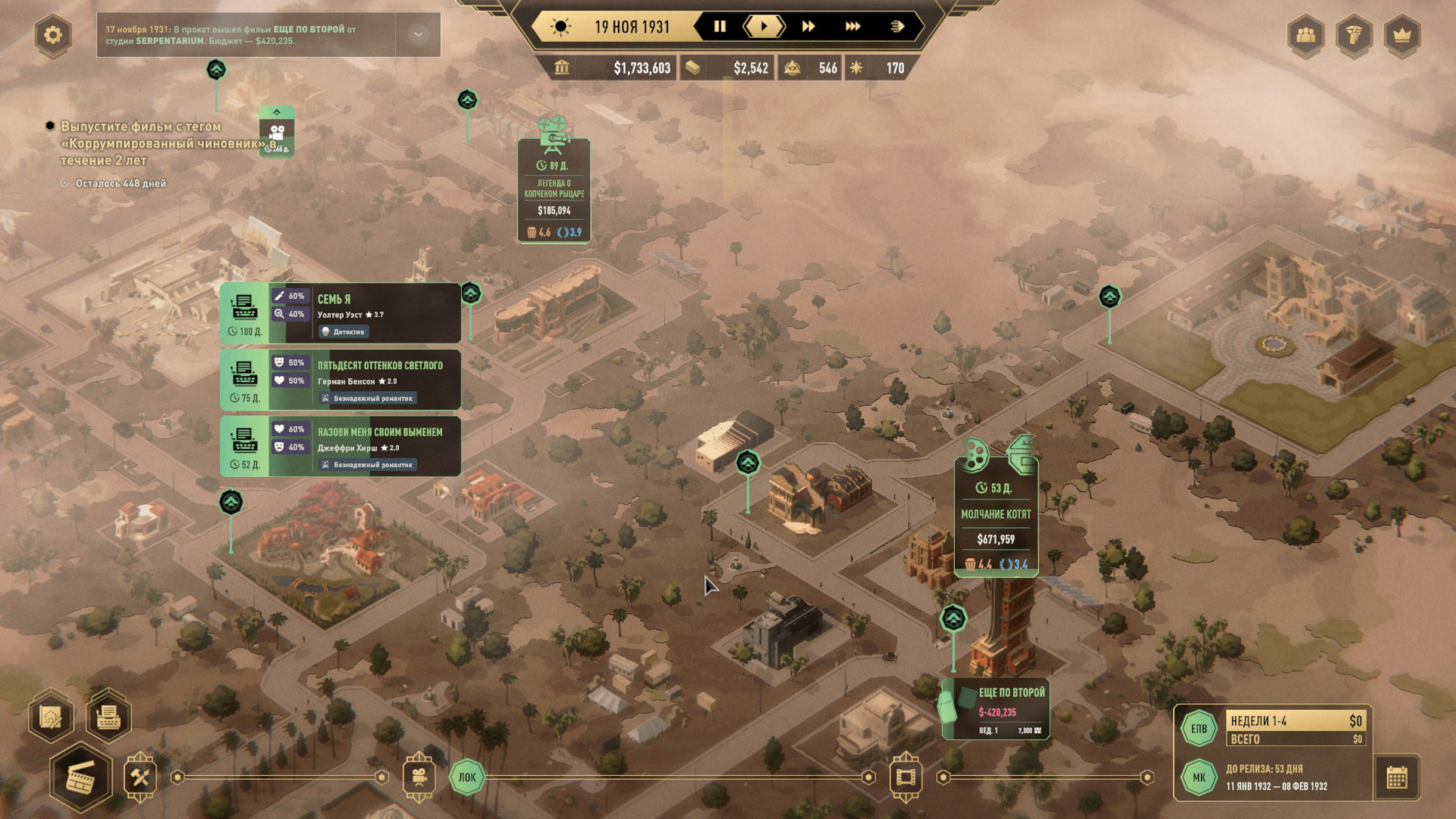Click the 'МК' marketing circle button
This screenshot has width=1456, height=819.
(1198, 777)
